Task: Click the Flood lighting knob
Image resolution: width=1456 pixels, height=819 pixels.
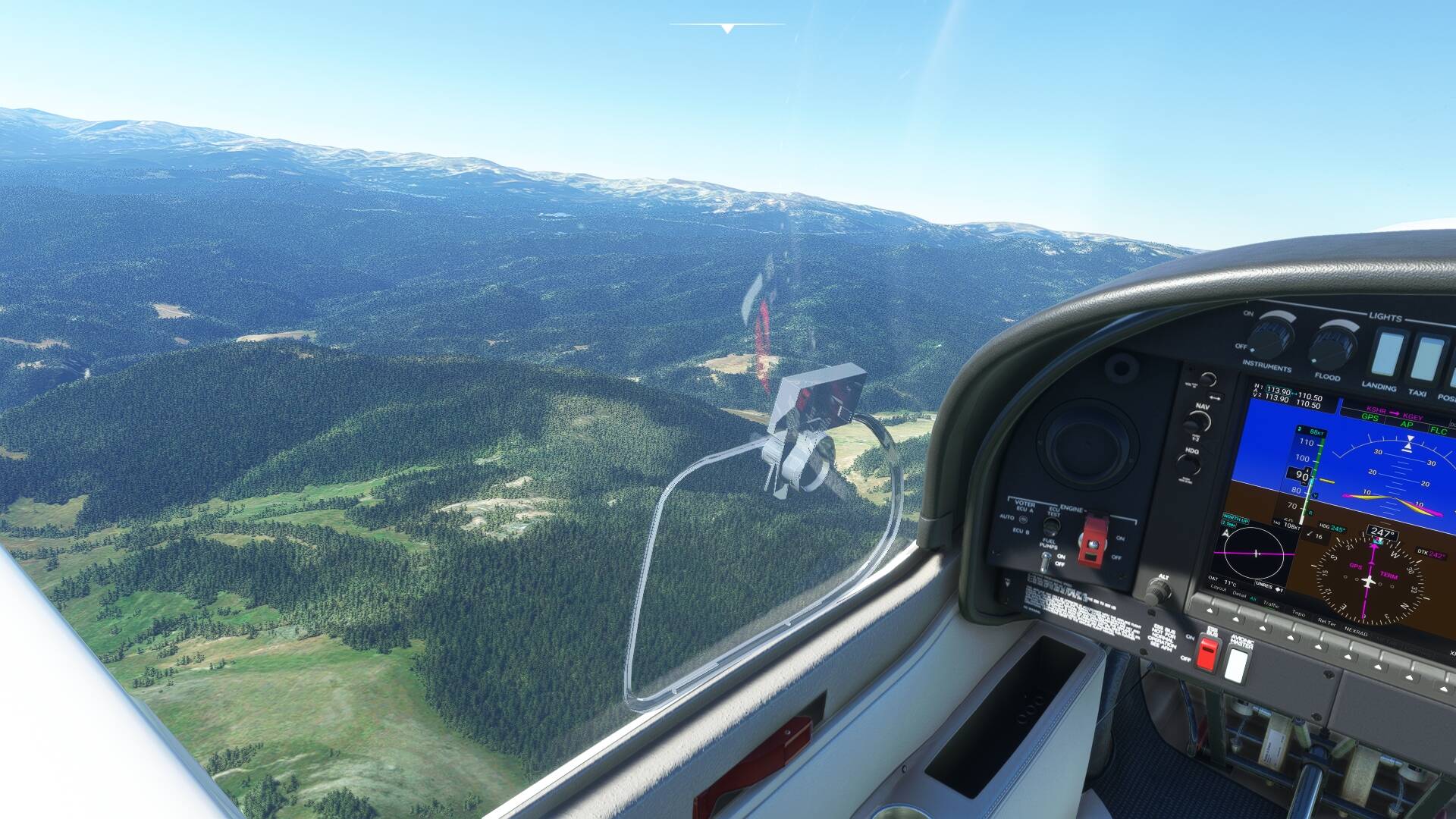Action: pos(1331,347)
